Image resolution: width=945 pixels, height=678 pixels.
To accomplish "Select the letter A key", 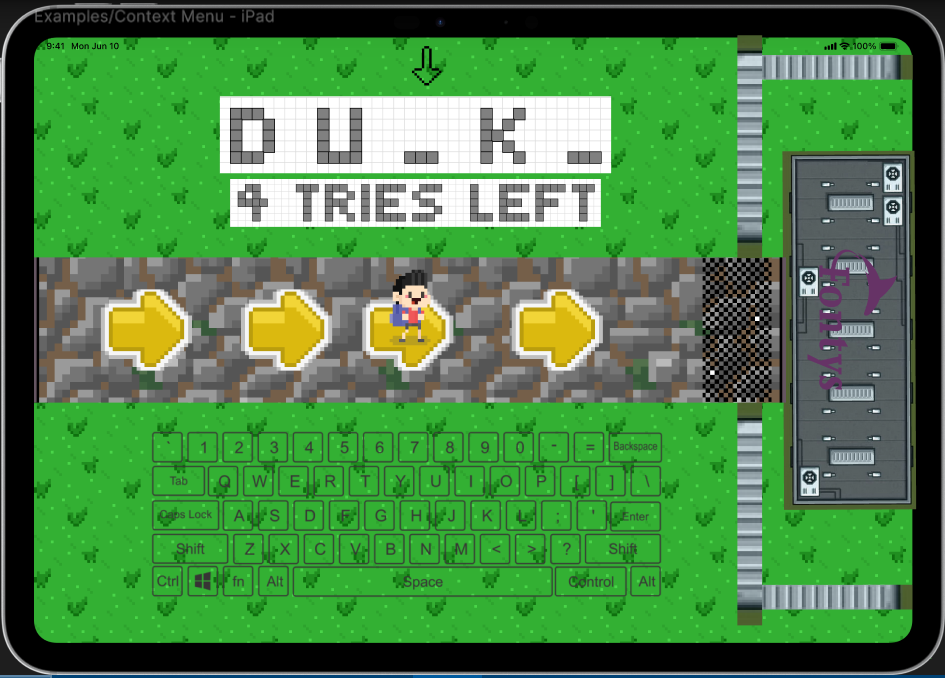I will tap(239, 516).
